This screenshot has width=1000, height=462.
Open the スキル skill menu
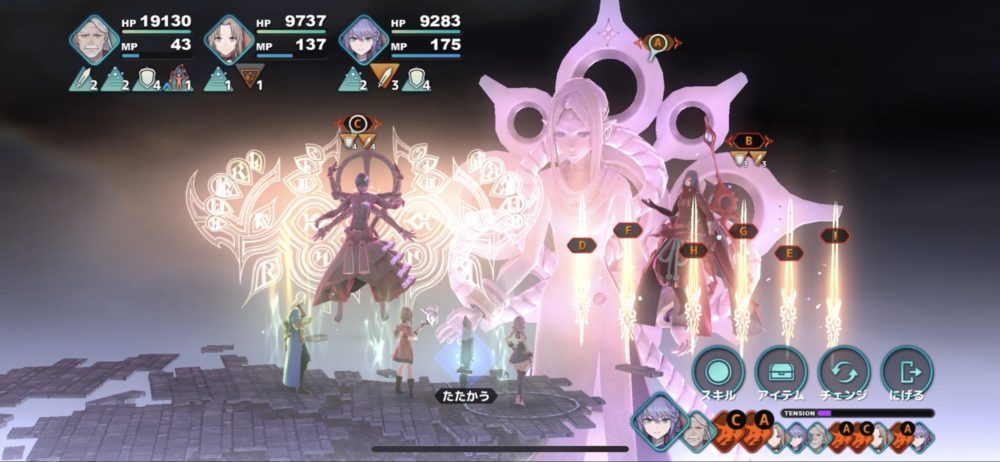pyautogui.click(x=717, y=372)
